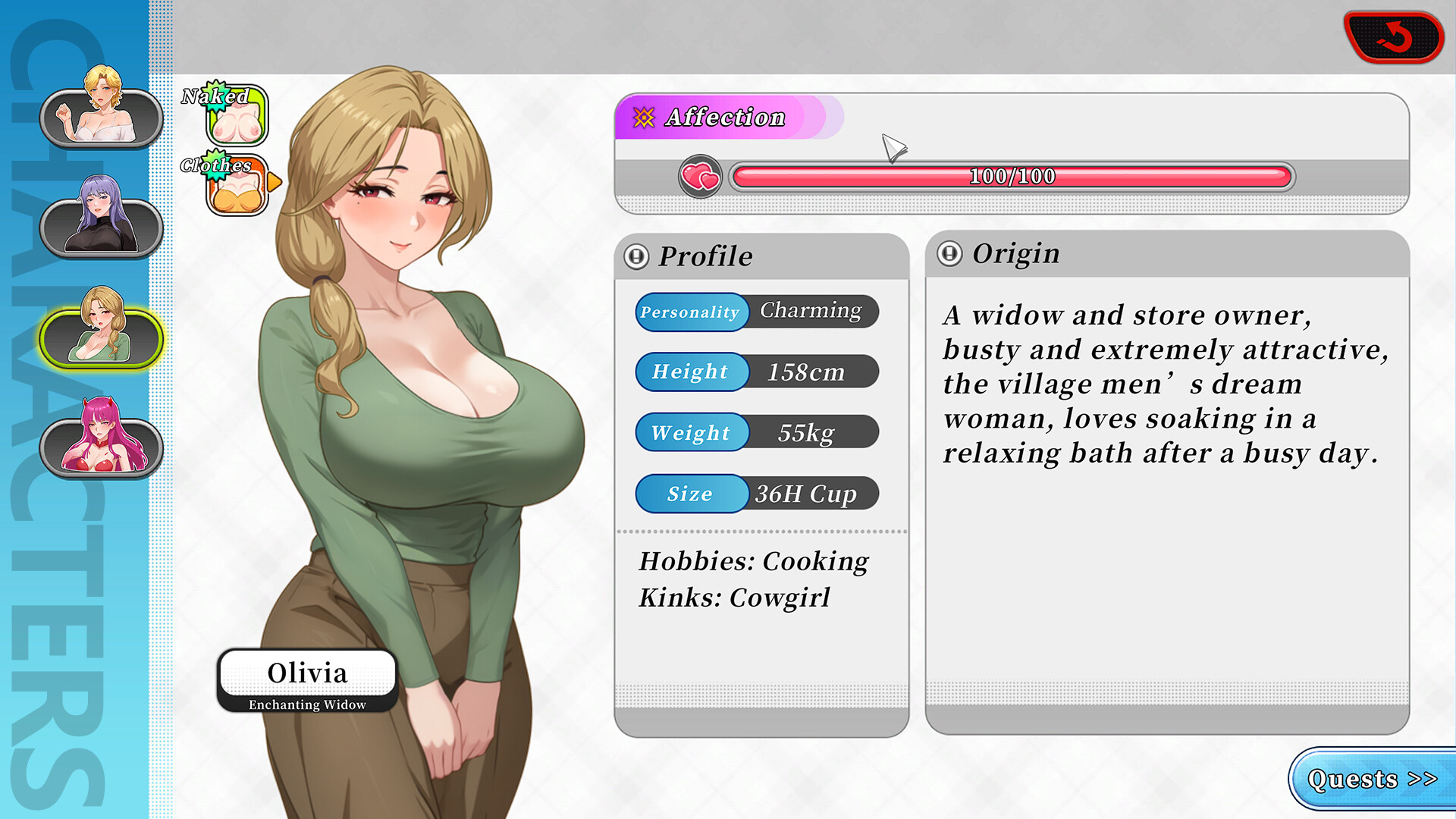The height and width of the screenshot is (819, 1456).
Task: Select the blonde character in the sidebar
Action: [99, 118]
